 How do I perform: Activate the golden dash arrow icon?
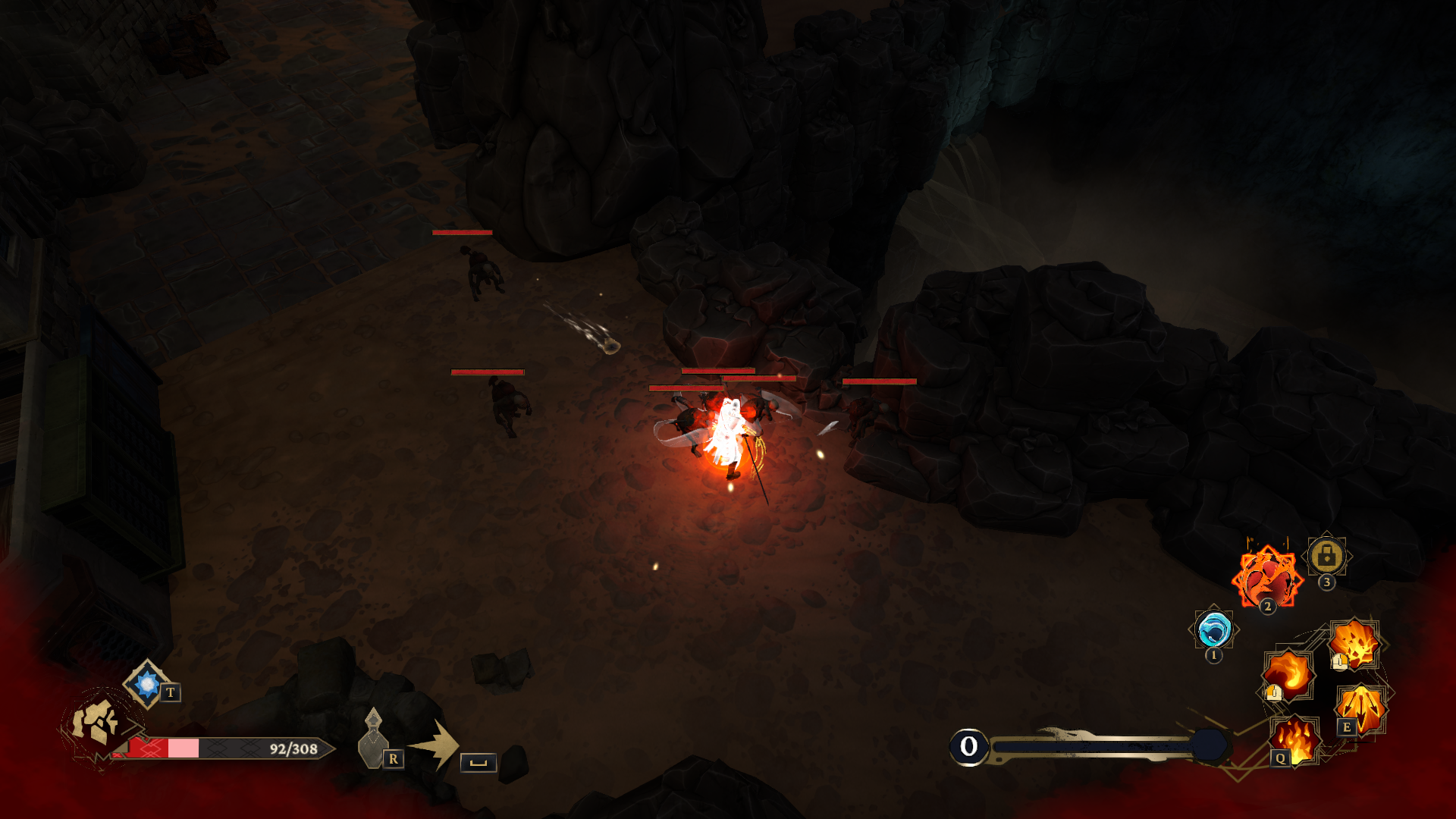tap(438, 745)
